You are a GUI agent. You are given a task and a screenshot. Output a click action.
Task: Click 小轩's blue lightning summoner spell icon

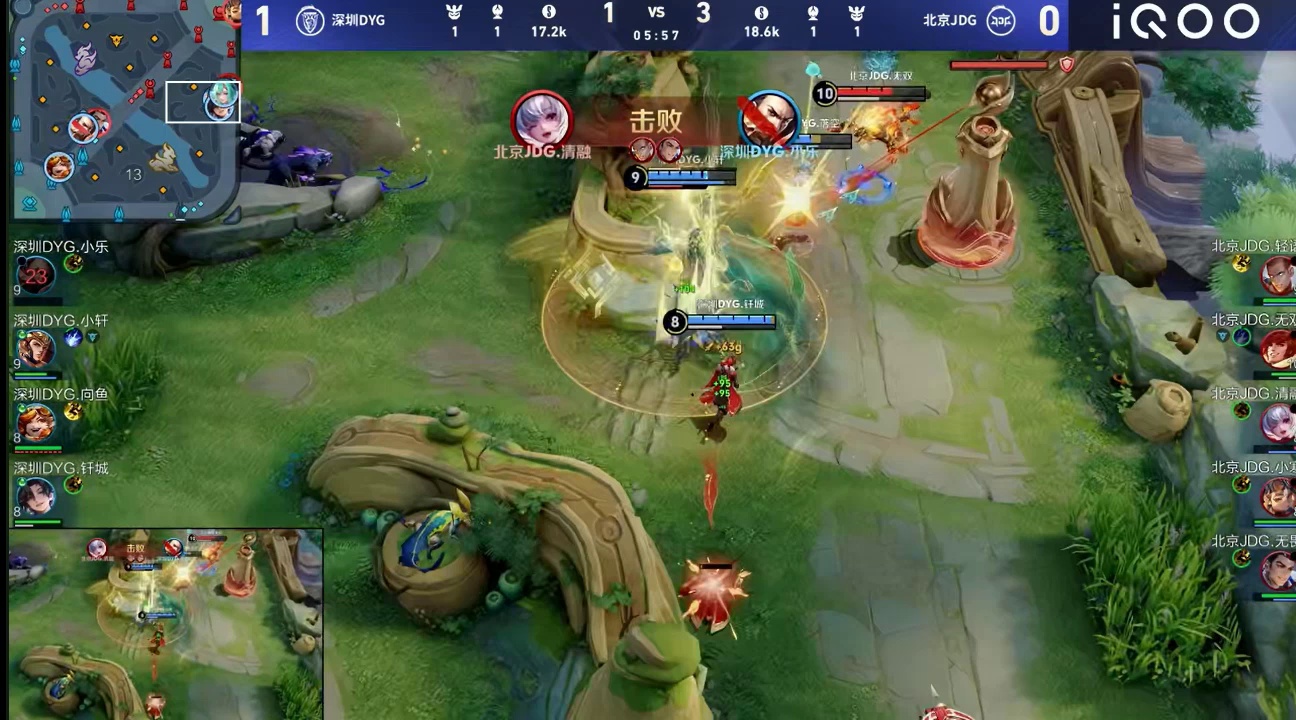[x=73, y=338]
